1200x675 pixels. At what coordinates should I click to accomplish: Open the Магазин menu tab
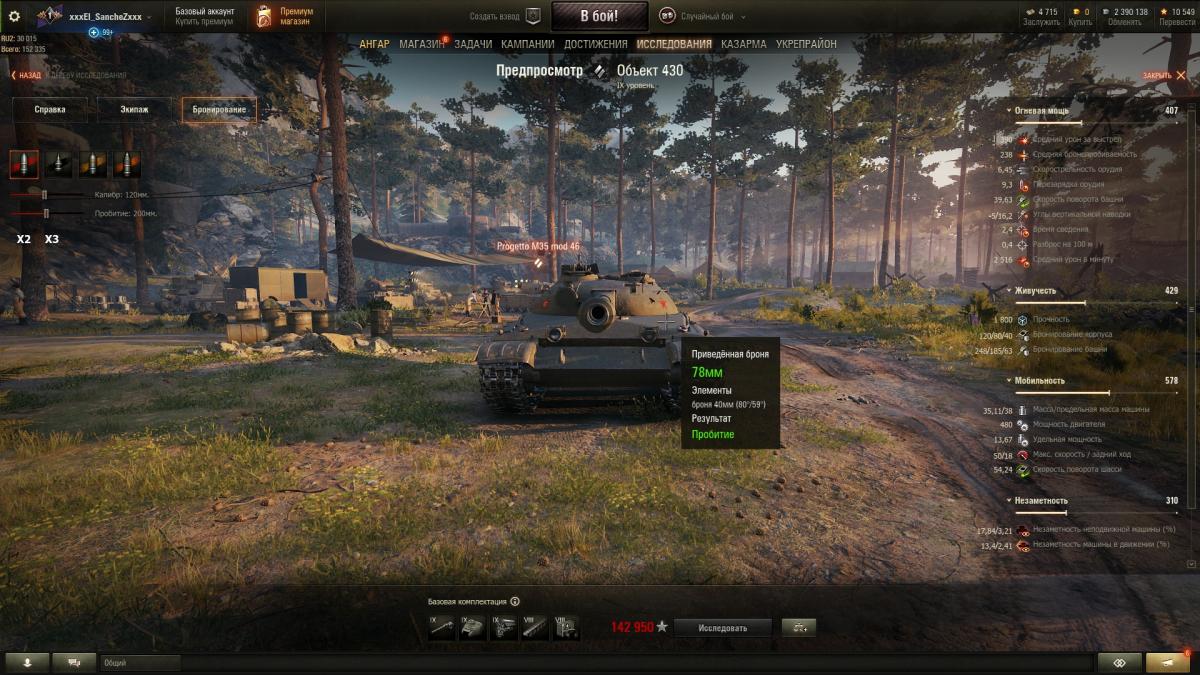pyautogui.click(x=421, y=44)
